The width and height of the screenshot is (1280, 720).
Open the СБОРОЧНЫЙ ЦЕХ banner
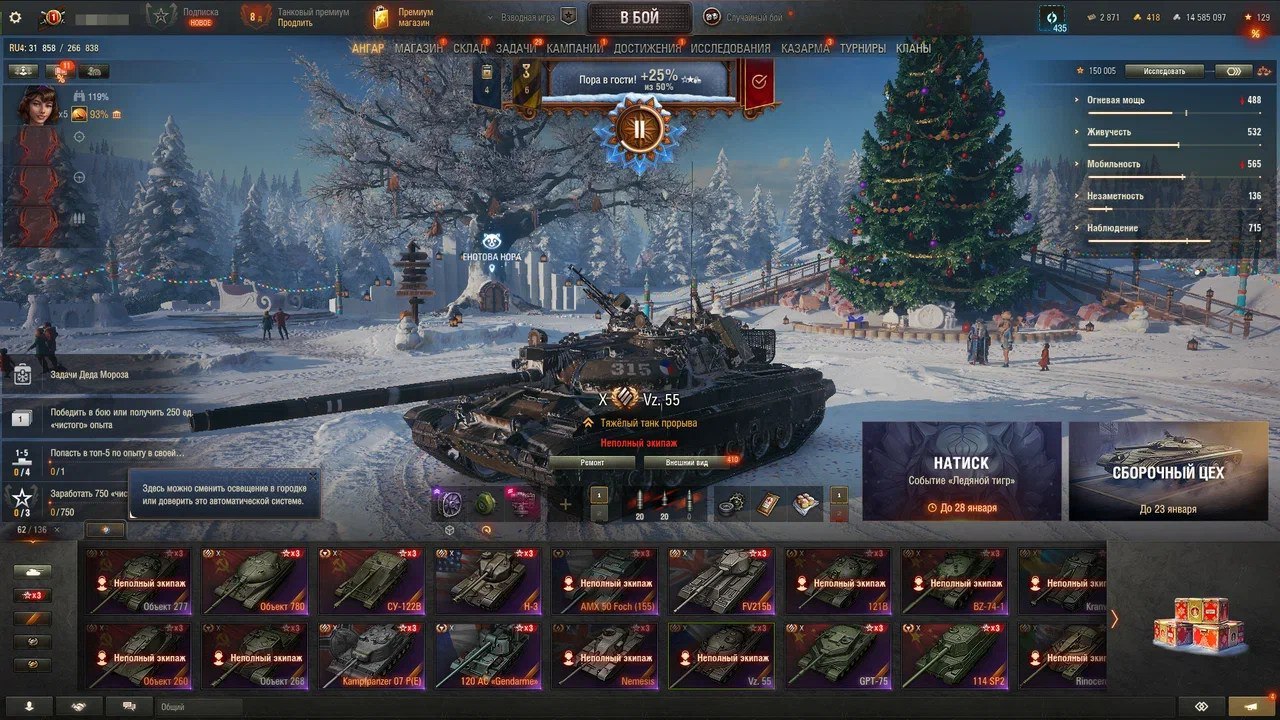[1168, 471]
